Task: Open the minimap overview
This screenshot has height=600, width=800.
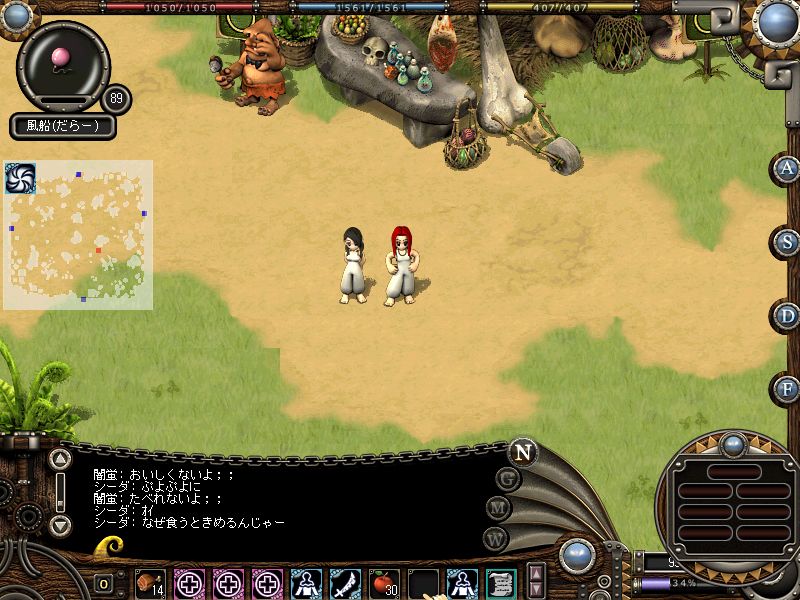Action: click(x=78, y=235)
